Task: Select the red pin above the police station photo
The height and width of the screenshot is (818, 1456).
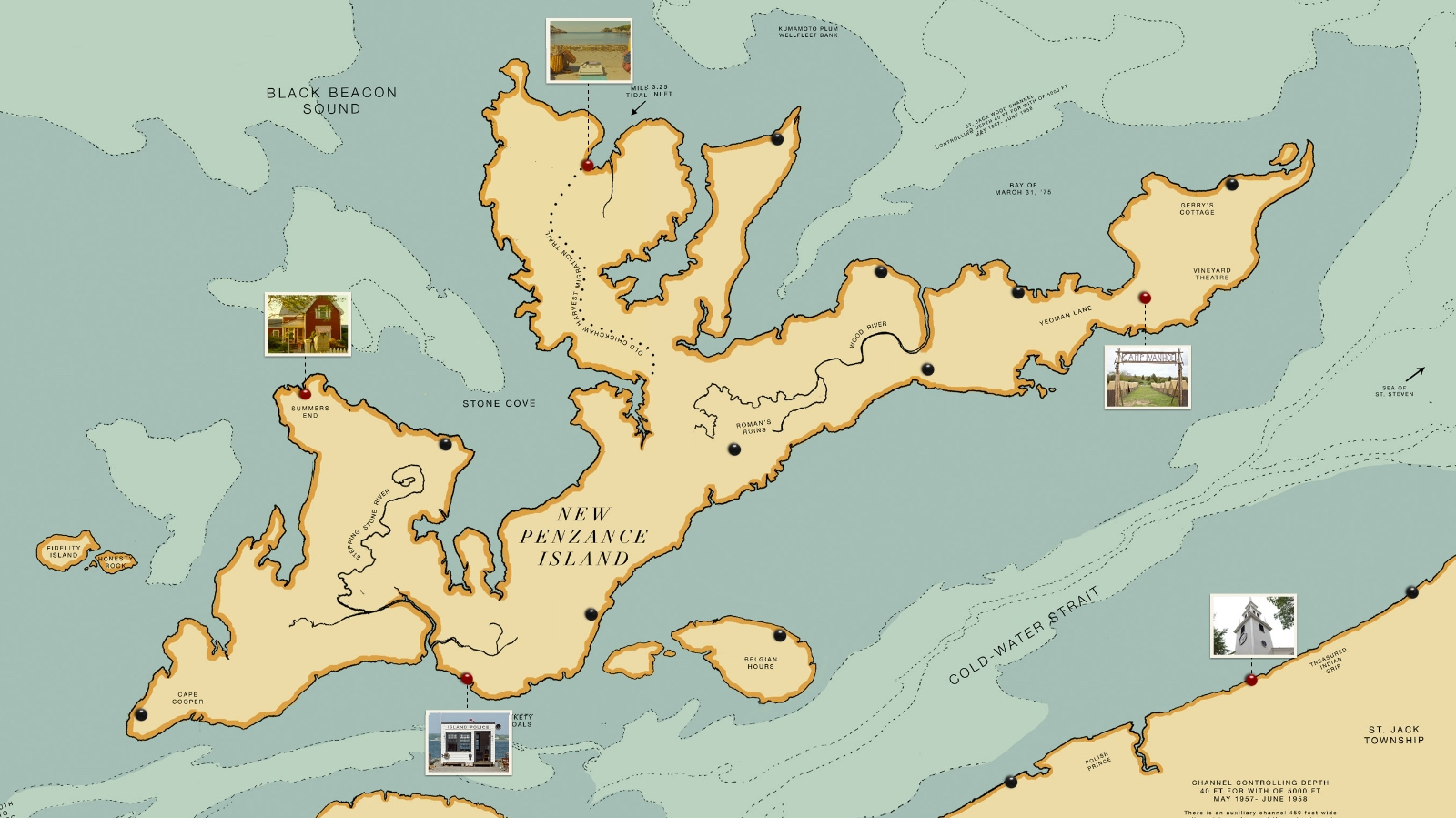Action: pos(467,678)
